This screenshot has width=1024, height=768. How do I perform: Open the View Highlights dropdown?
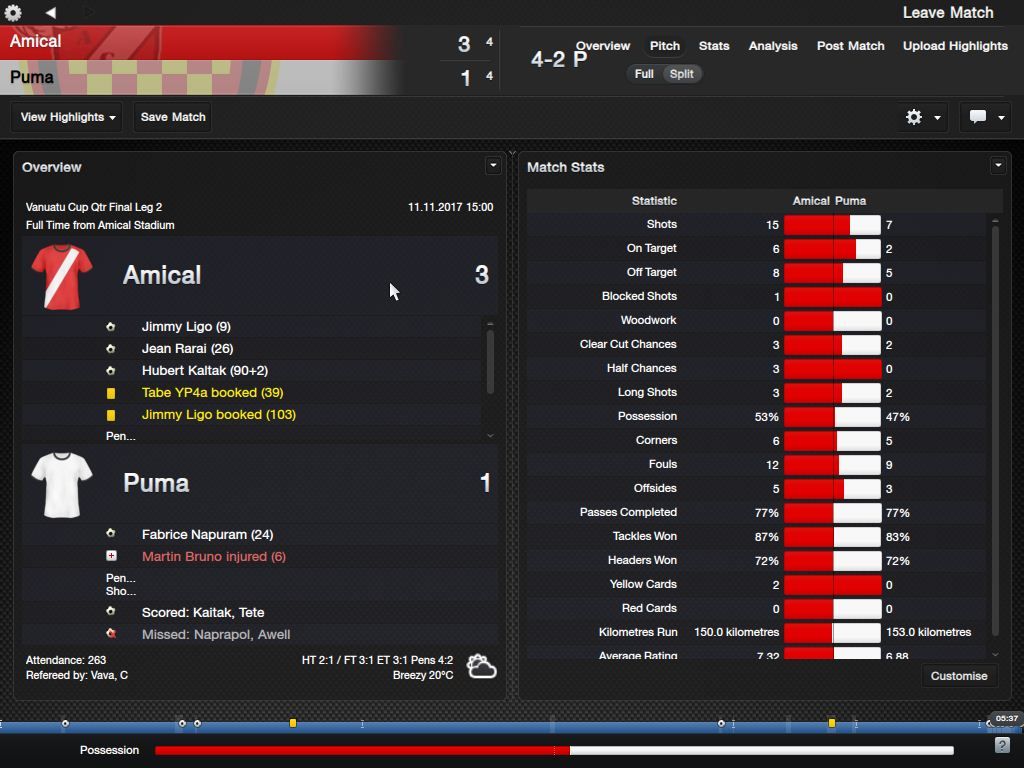click(x=68, y=117)
